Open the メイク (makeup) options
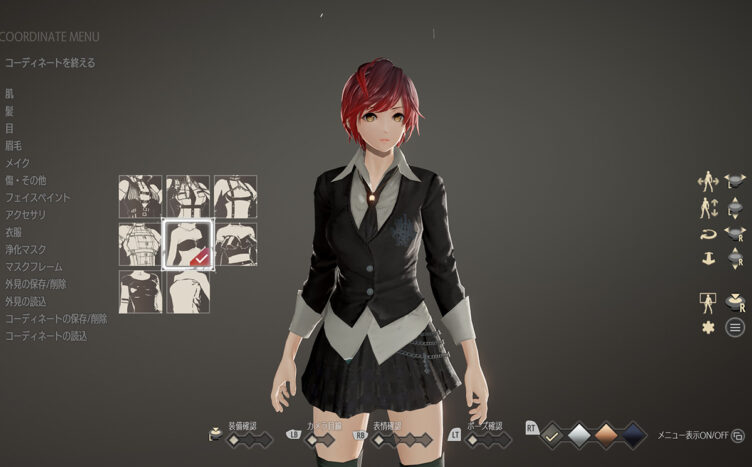 point(18,163)
